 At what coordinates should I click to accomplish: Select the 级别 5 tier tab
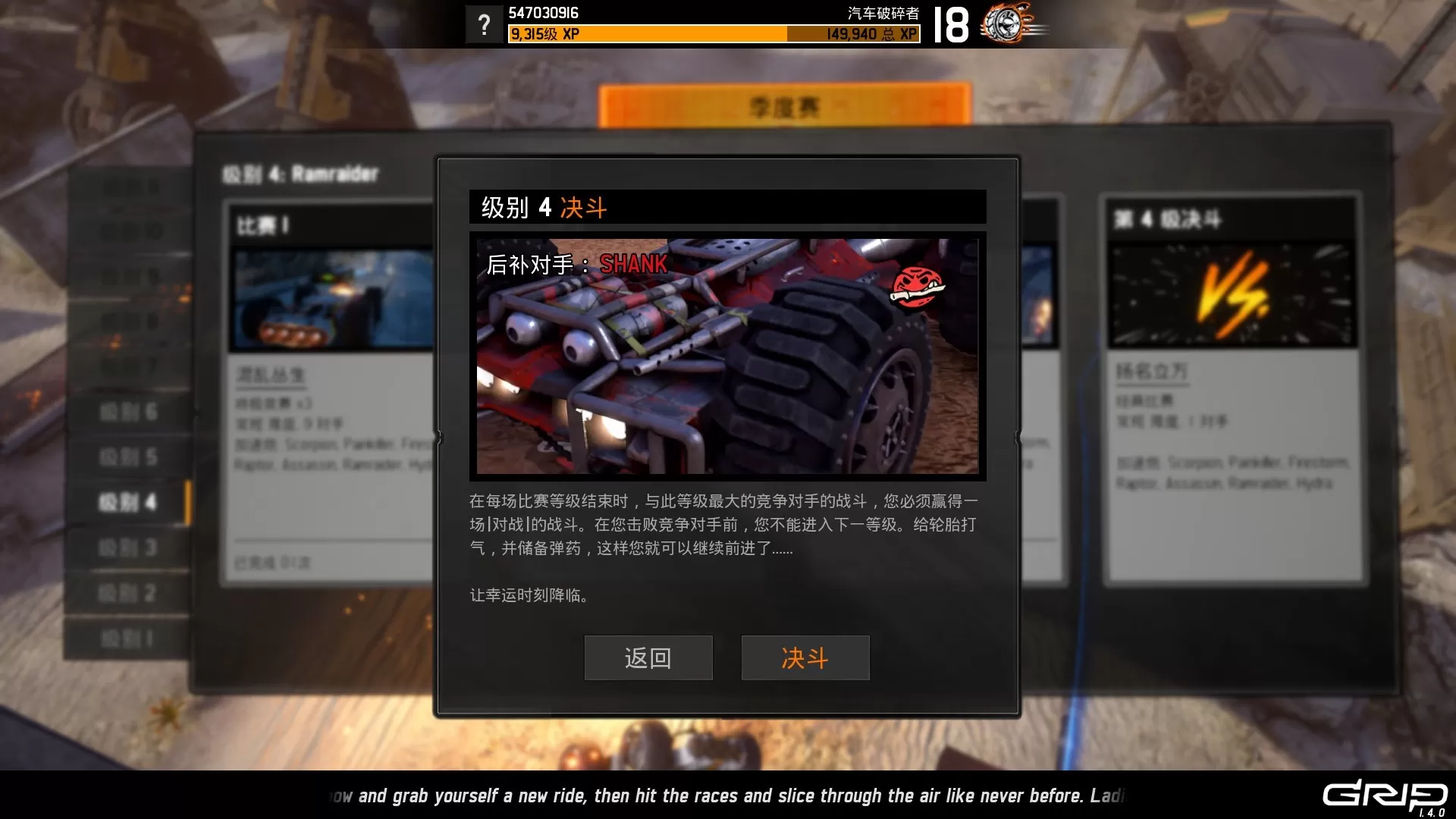tap(127, 457)
